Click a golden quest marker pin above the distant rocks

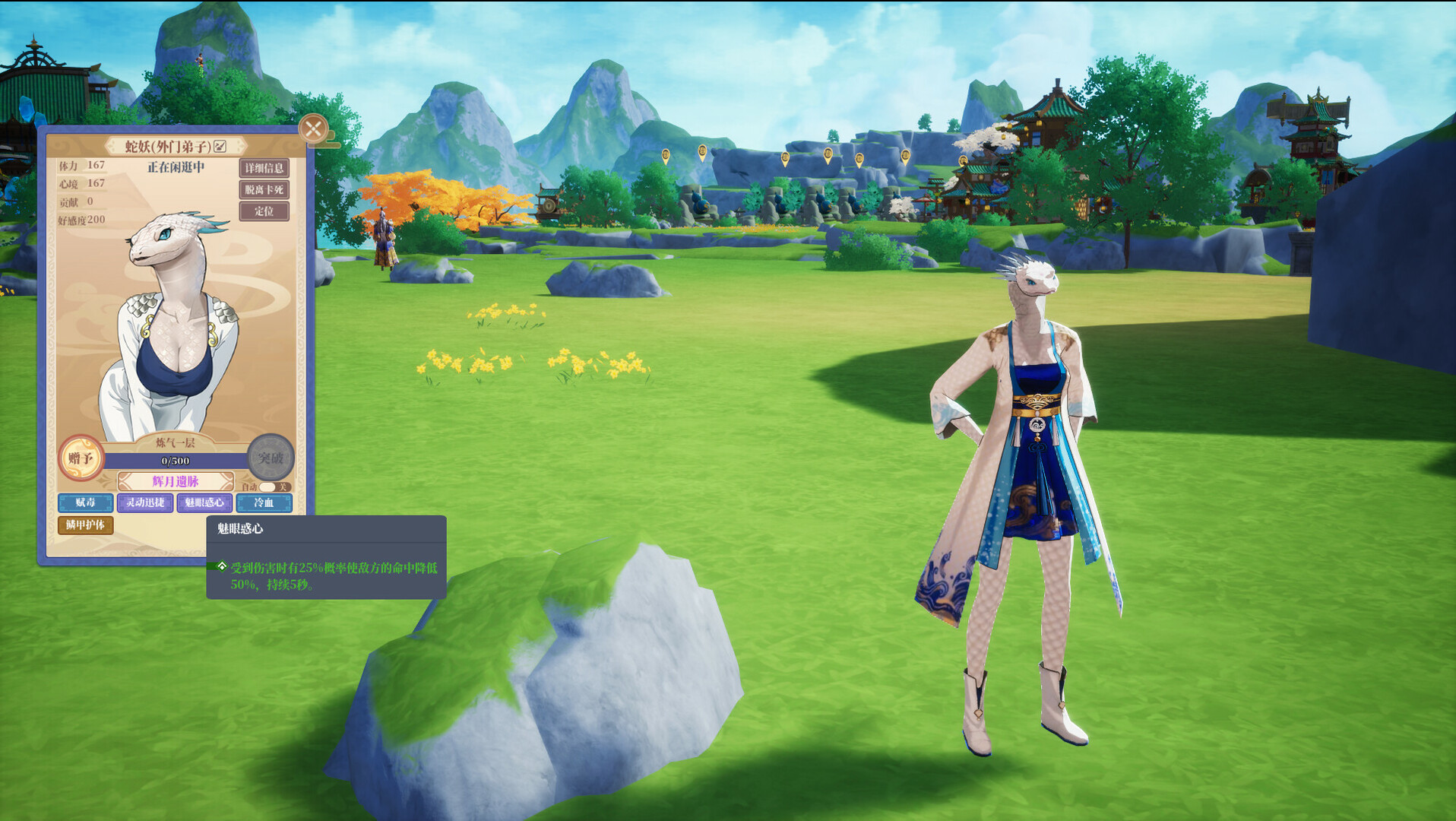pyautogui.click(x=784, y=158)
